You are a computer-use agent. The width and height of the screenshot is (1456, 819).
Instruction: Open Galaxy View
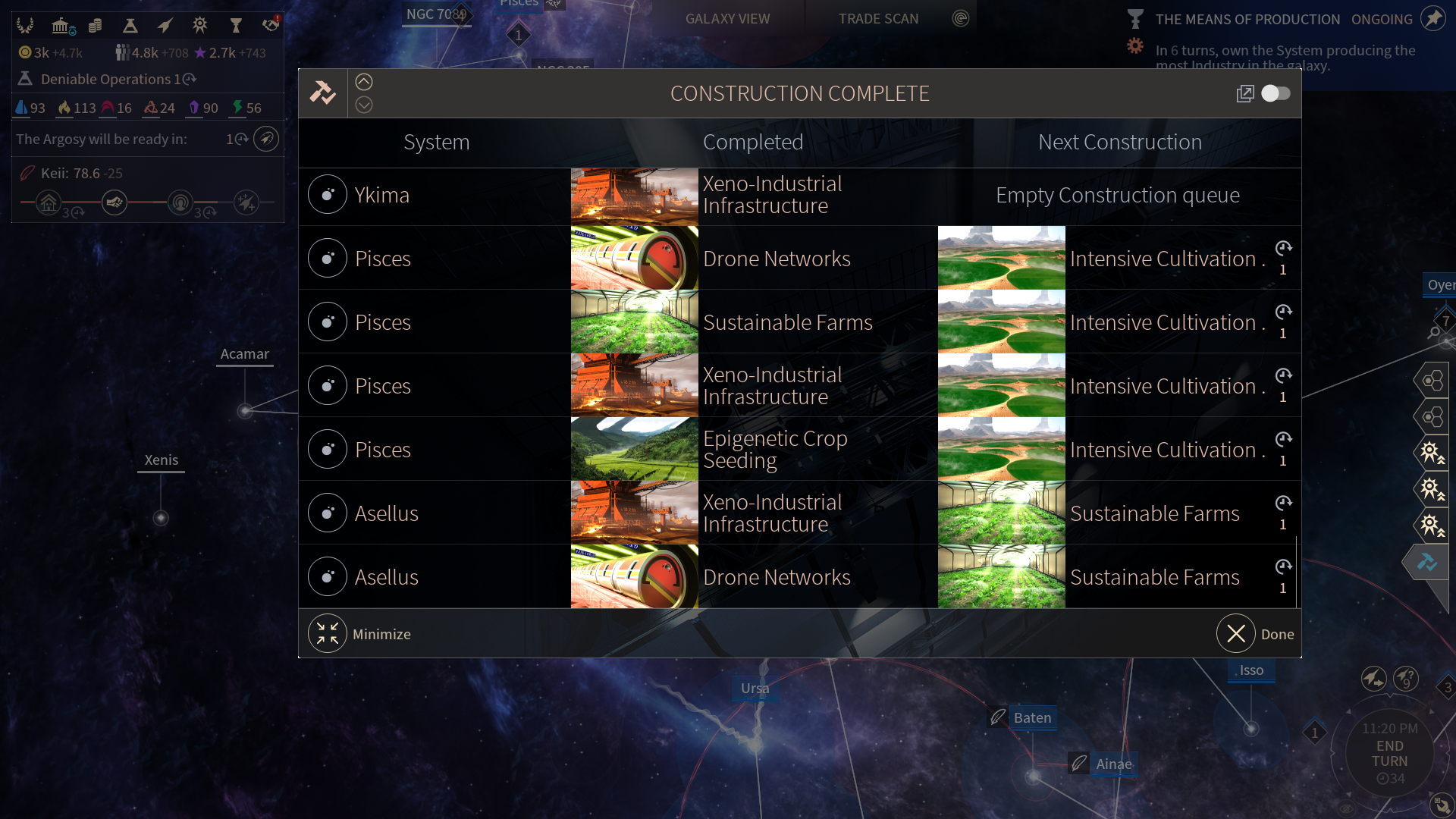point(727,19)
